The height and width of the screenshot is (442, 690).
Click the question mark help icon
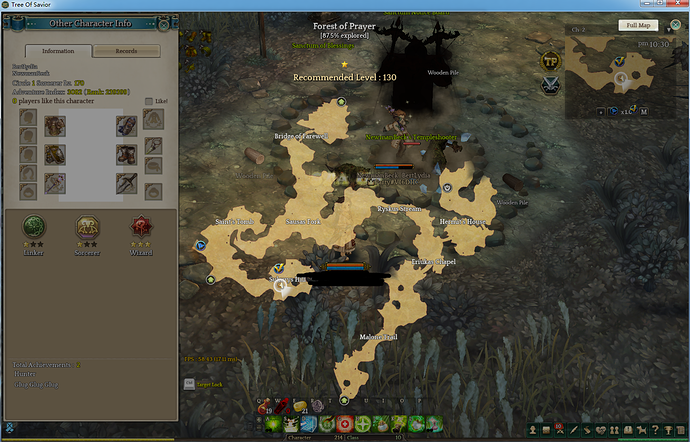pos(654,430)
